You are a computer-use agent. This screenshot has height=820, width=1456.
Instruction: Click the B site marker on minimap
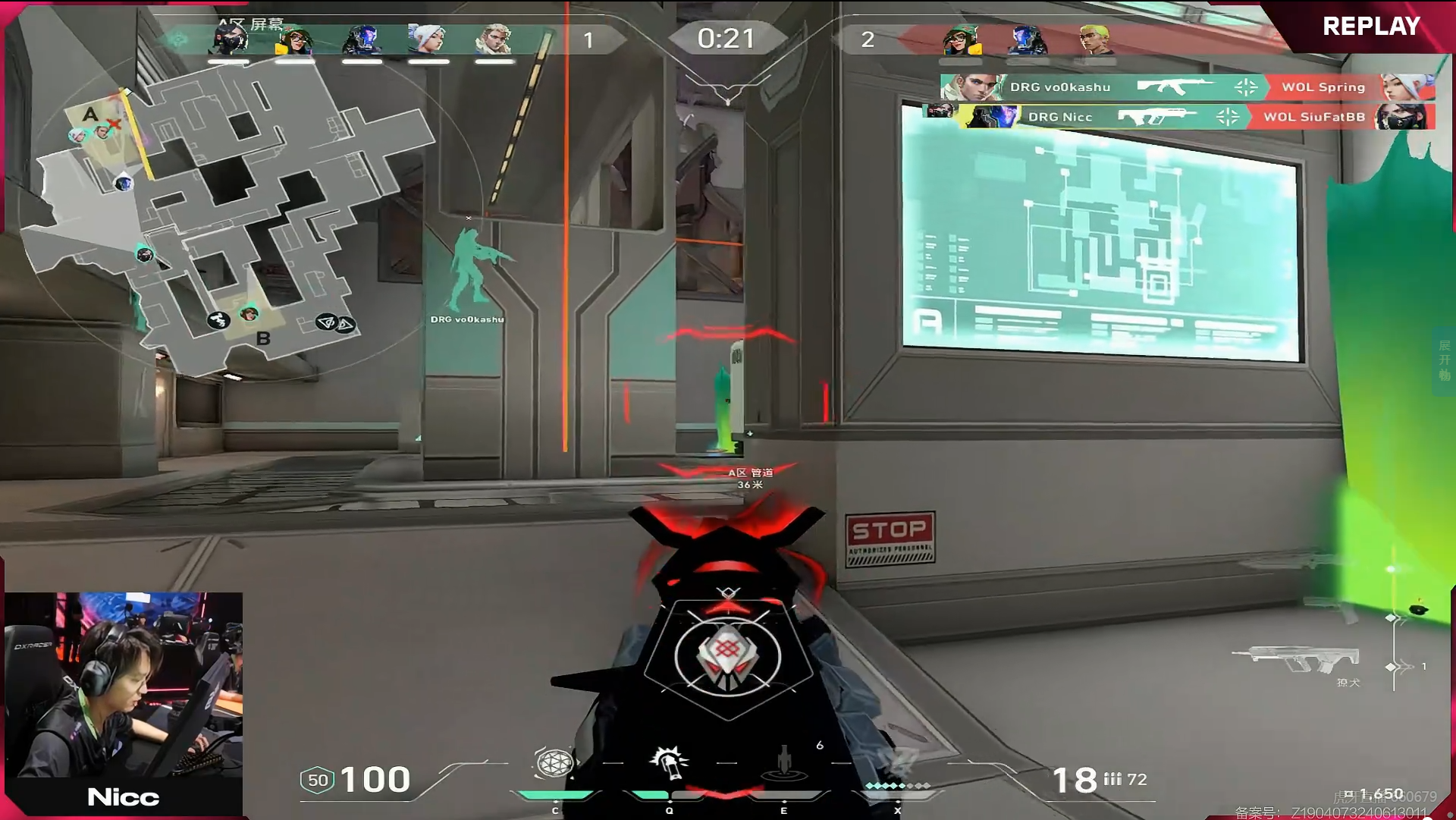pos(263,338)
